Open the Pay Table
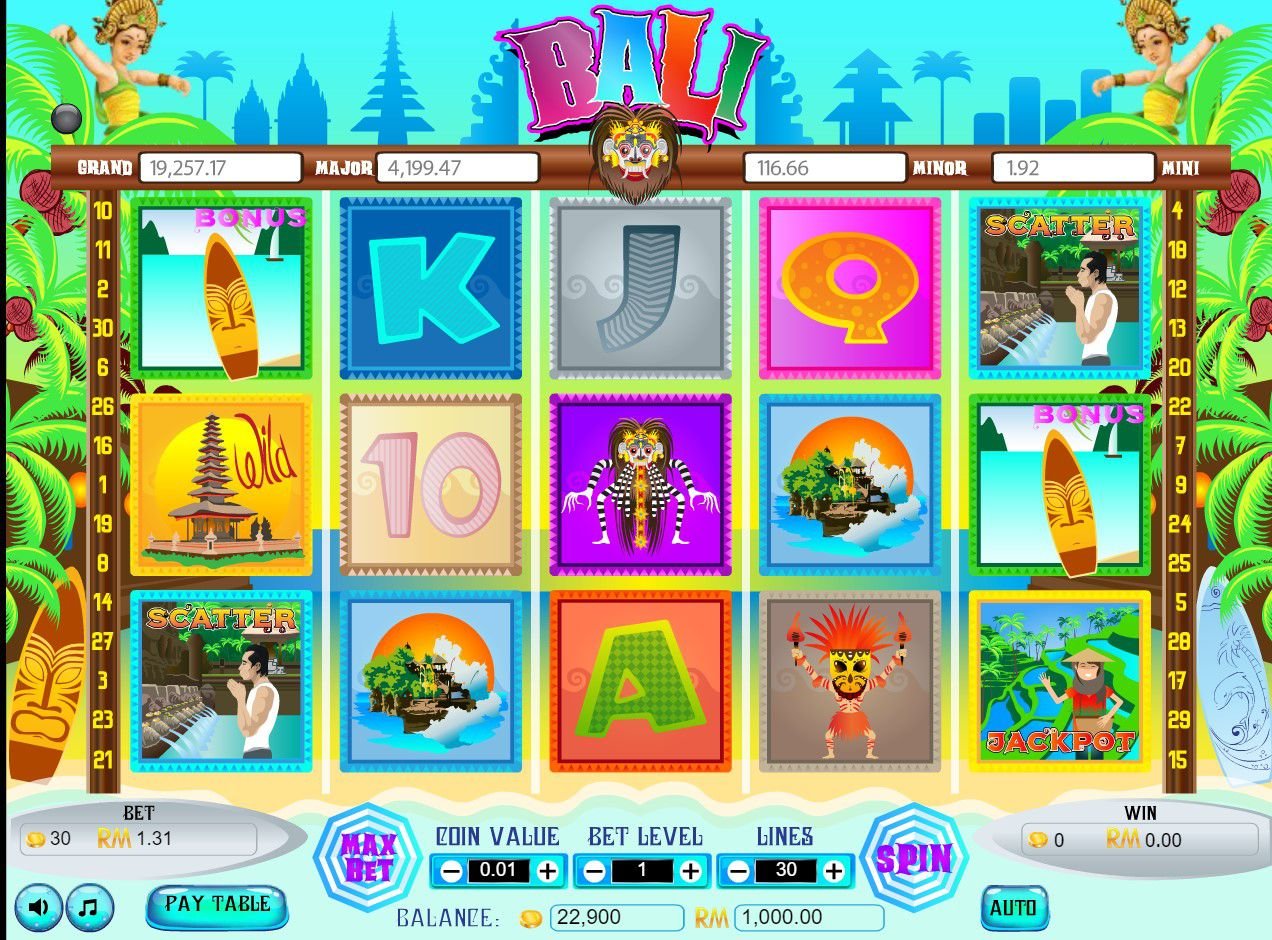The height and width of the screenshot is (940, 1272). click(217, 904)
